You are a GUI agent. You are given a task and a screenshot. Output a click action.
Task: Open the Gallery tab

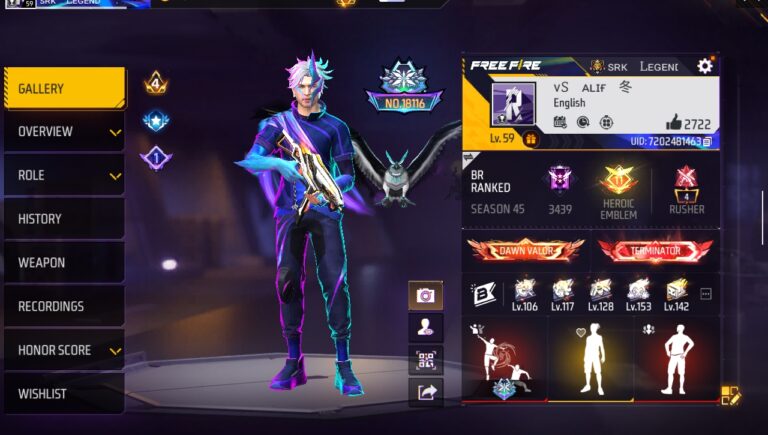64,88
